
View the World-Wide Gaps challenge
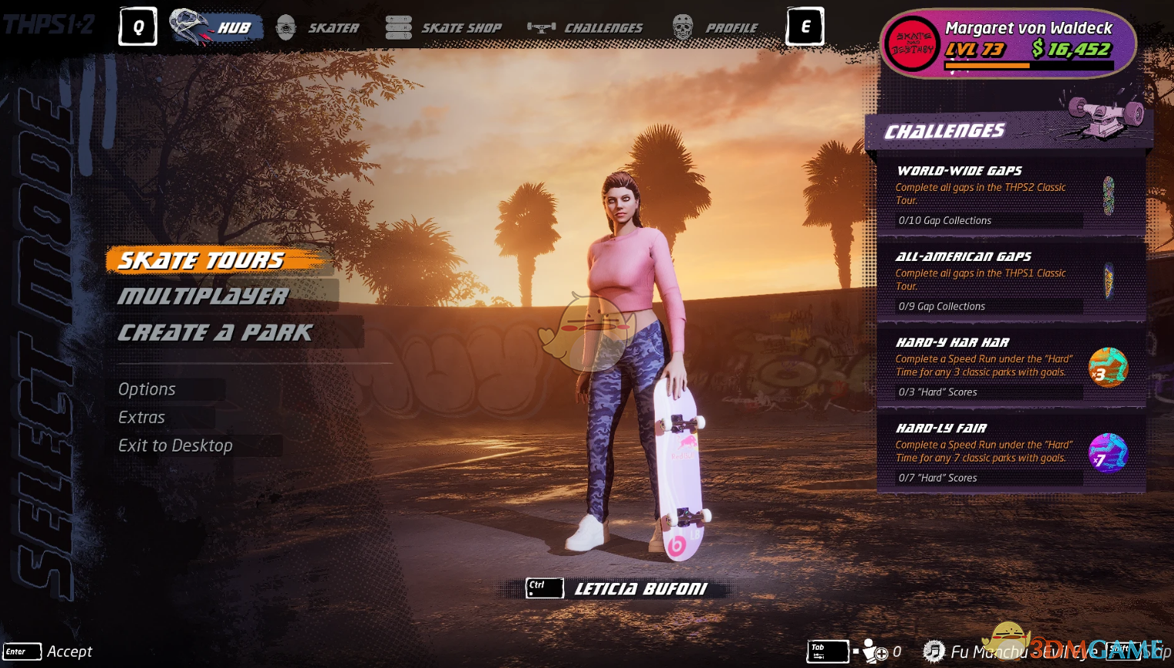tap(1010, 195)
